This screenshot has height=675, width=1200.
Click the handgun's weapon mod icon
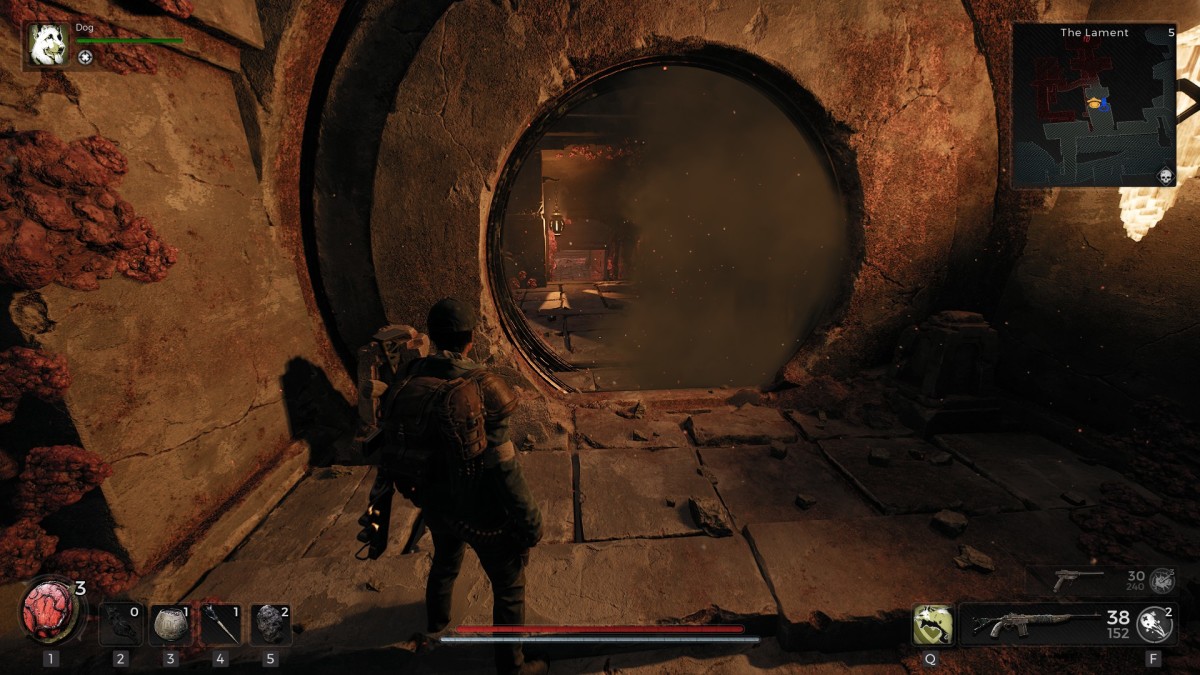[1161, 579]
